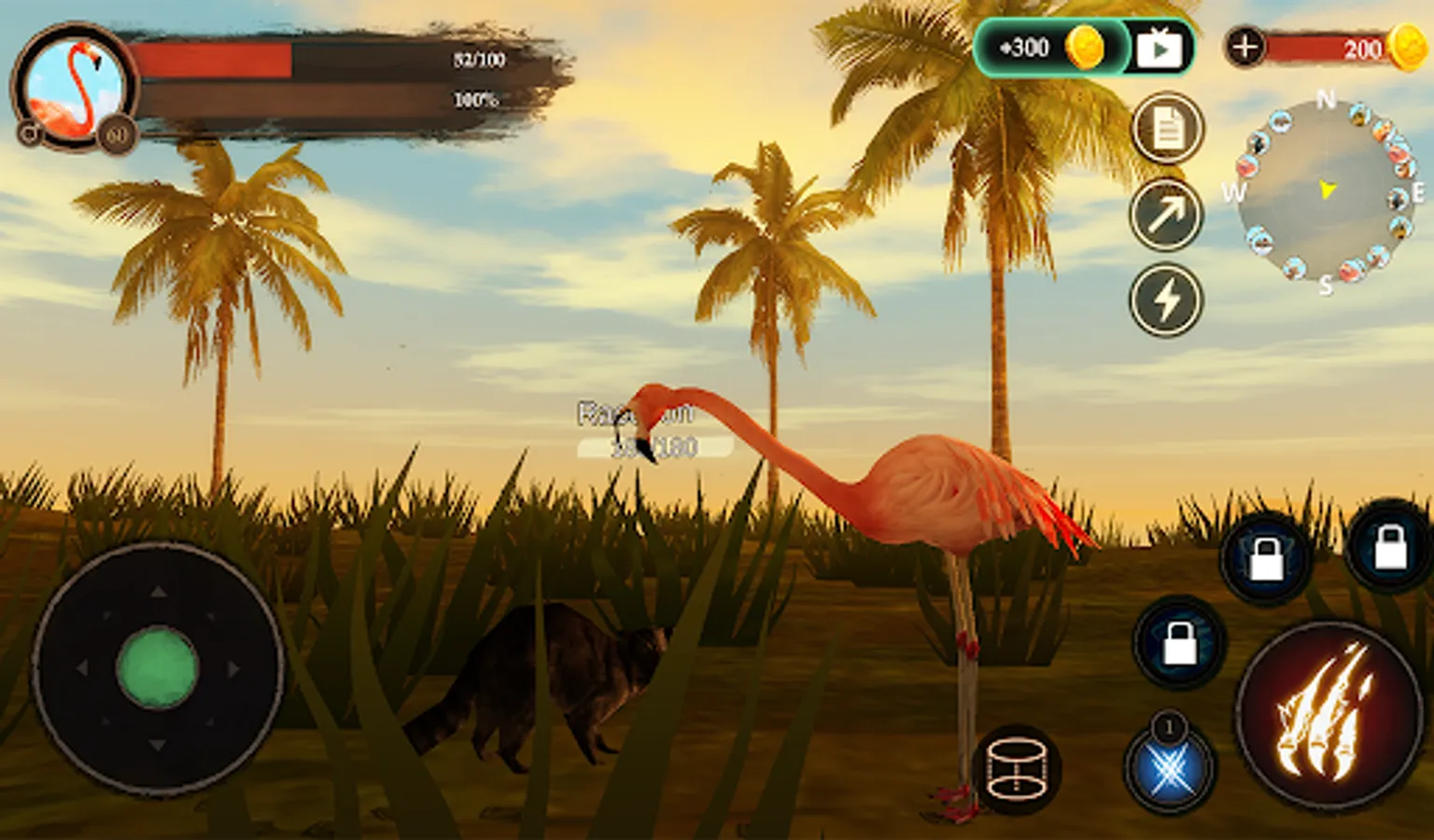
Task: Click the cylinder target icon
Action: (x=1016, y=769)
